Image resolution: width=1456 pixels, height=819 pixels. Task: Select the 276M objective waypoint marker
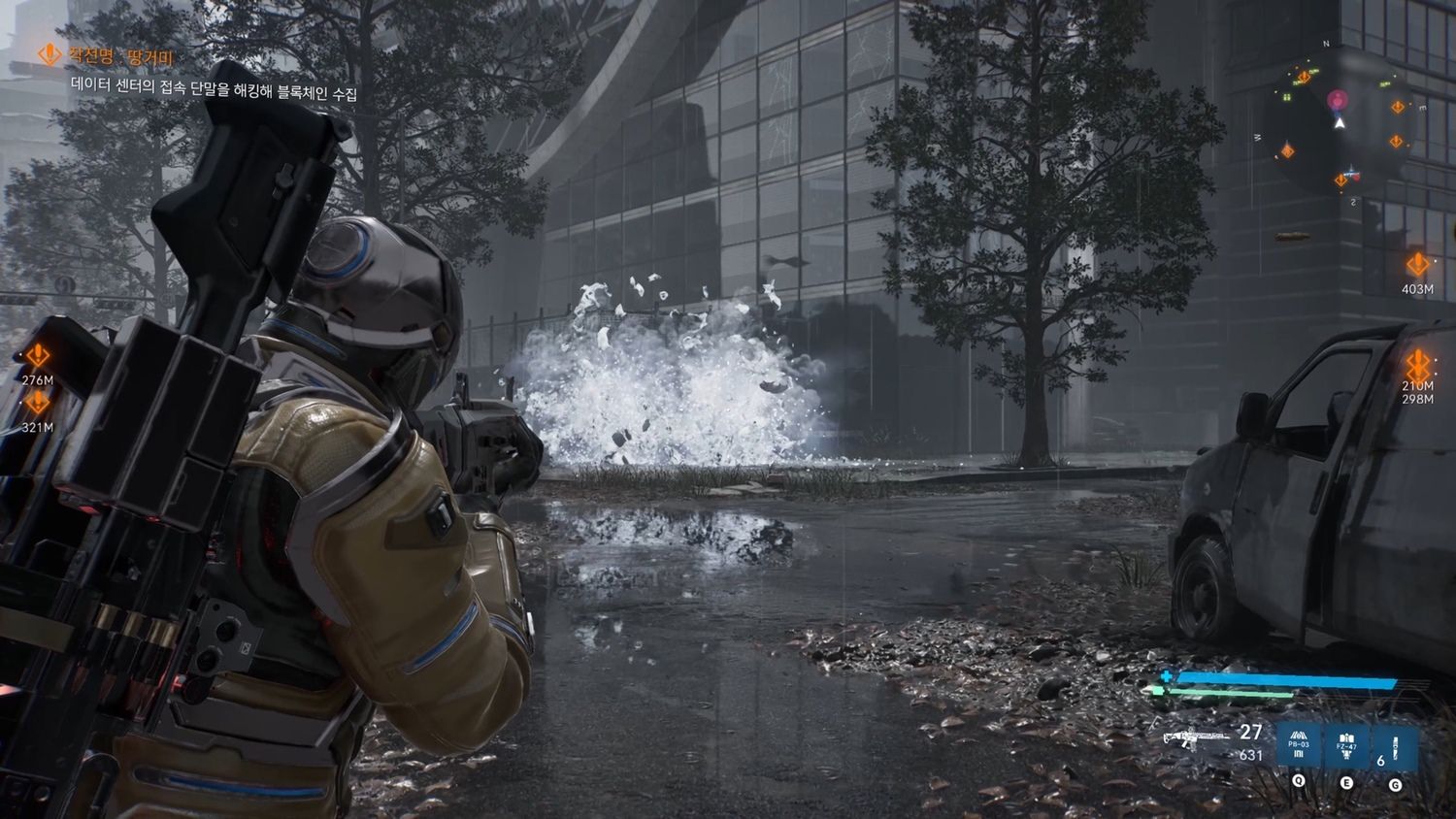point(38,356)
